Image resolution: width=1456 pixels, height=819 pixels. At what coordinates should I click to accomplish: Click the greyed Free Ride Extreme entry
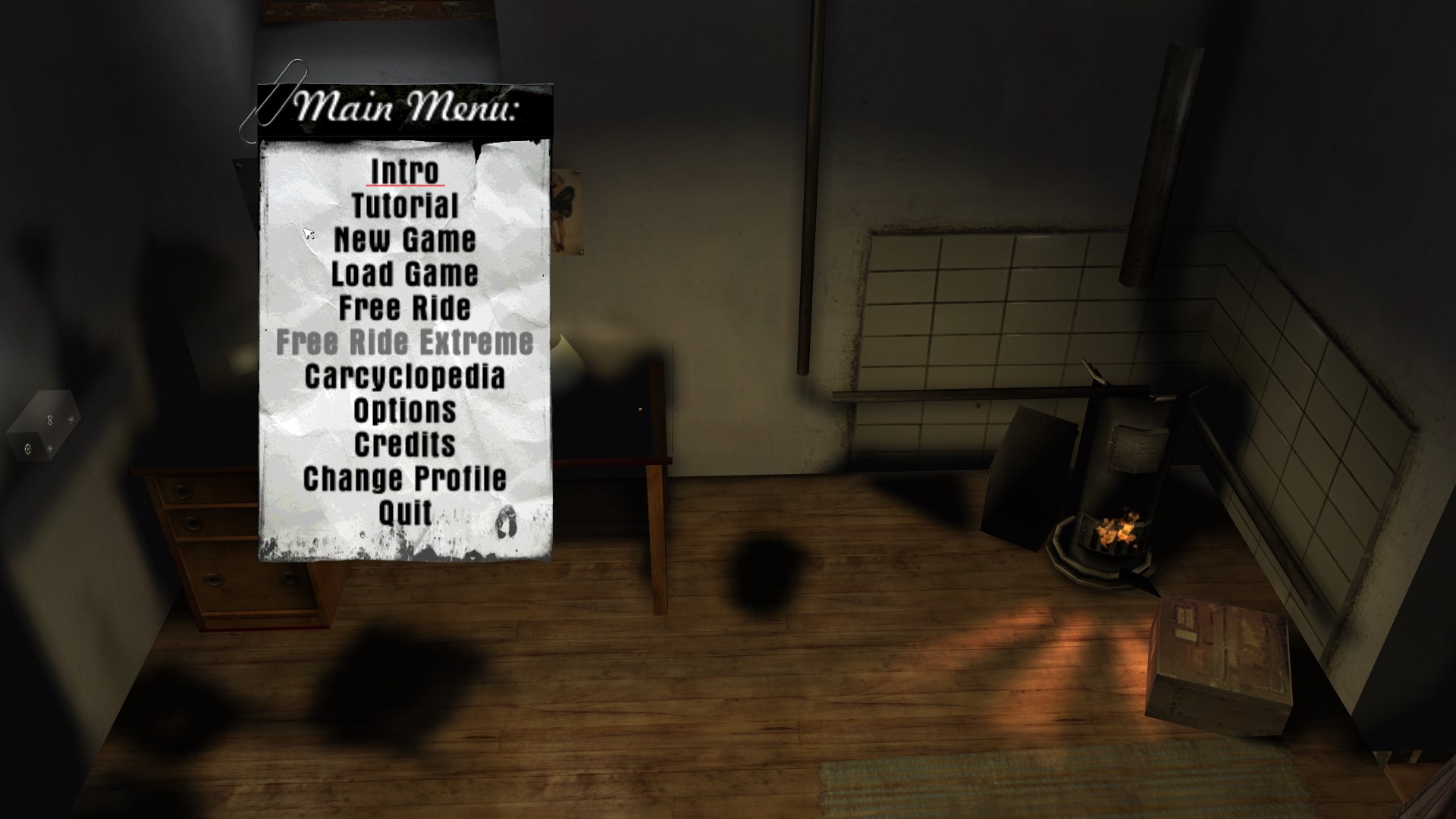pos(404,343)
